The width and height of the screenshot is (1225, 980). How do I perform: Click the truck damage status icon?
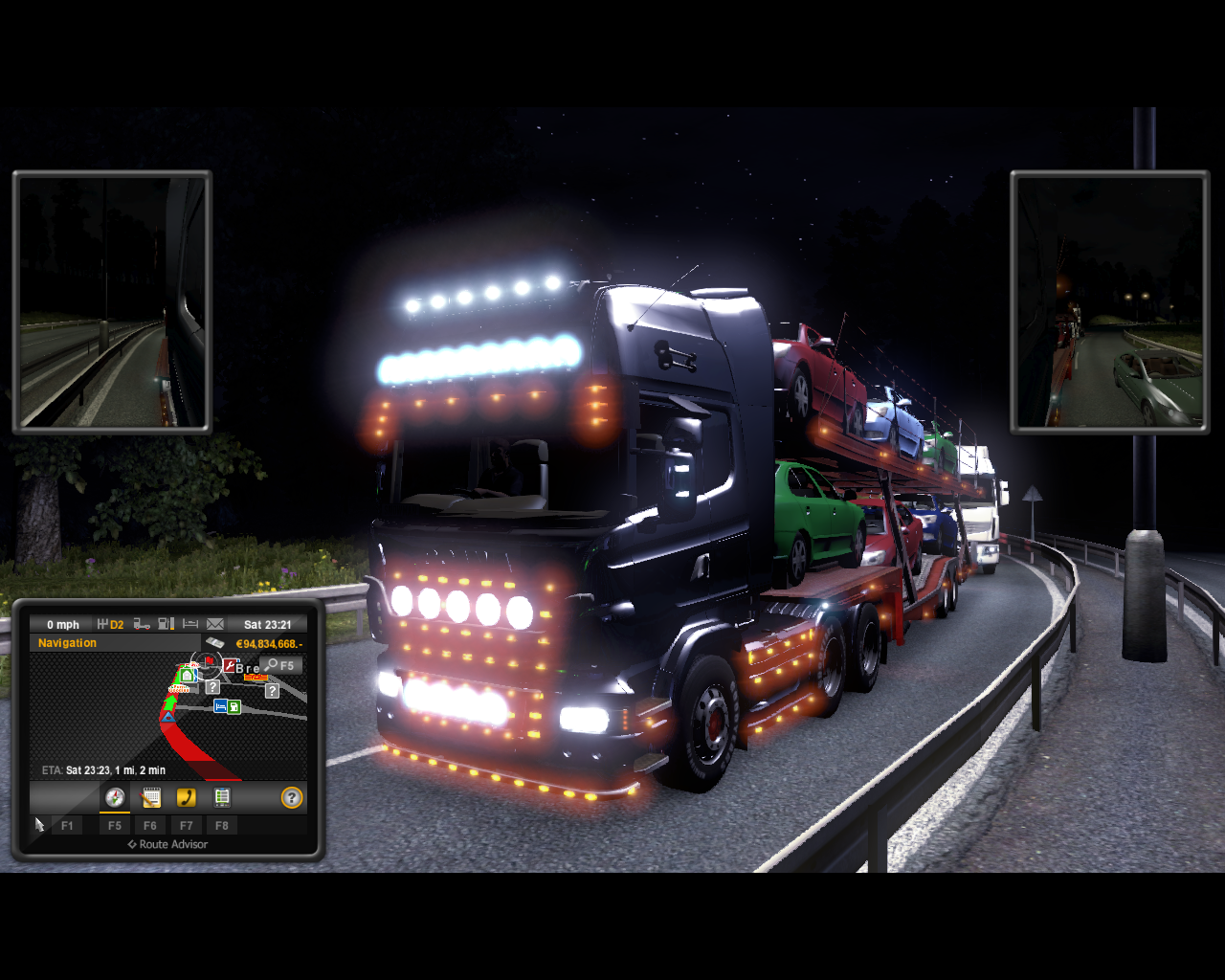point(142,624)
